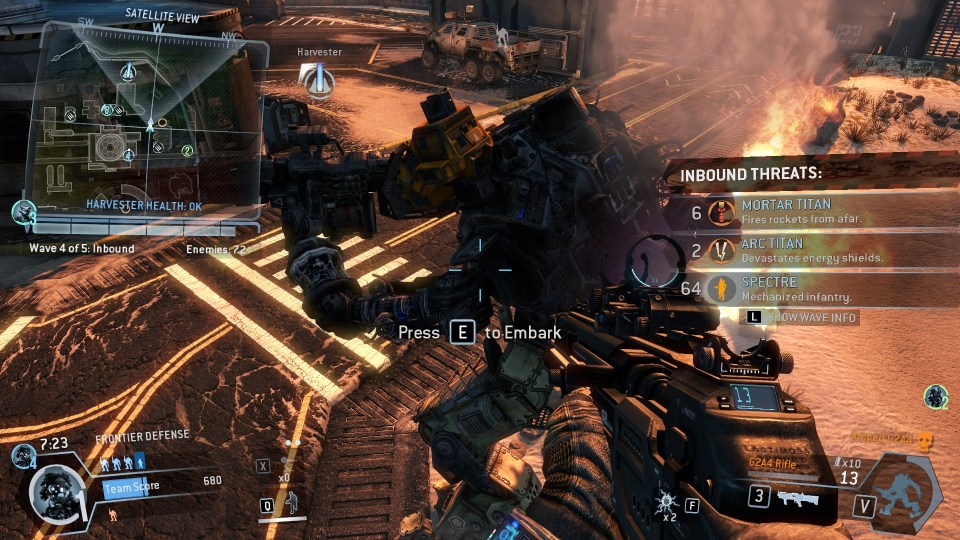Click the teammate portrait numbered 2
This screenshot has width=960, height=540.
[x=936, y=397]
